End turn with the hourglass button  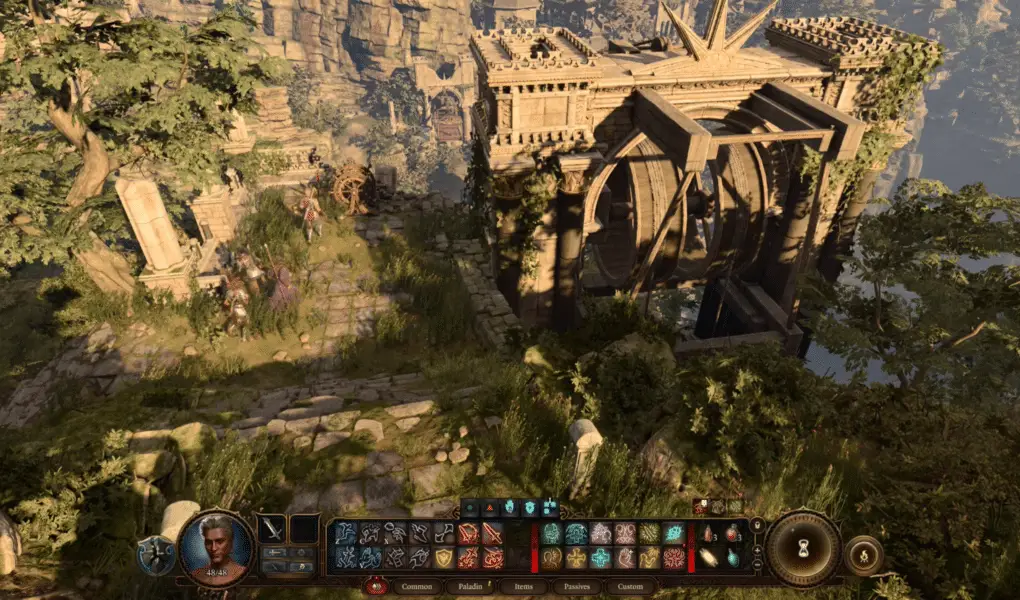tap(803, 548)
